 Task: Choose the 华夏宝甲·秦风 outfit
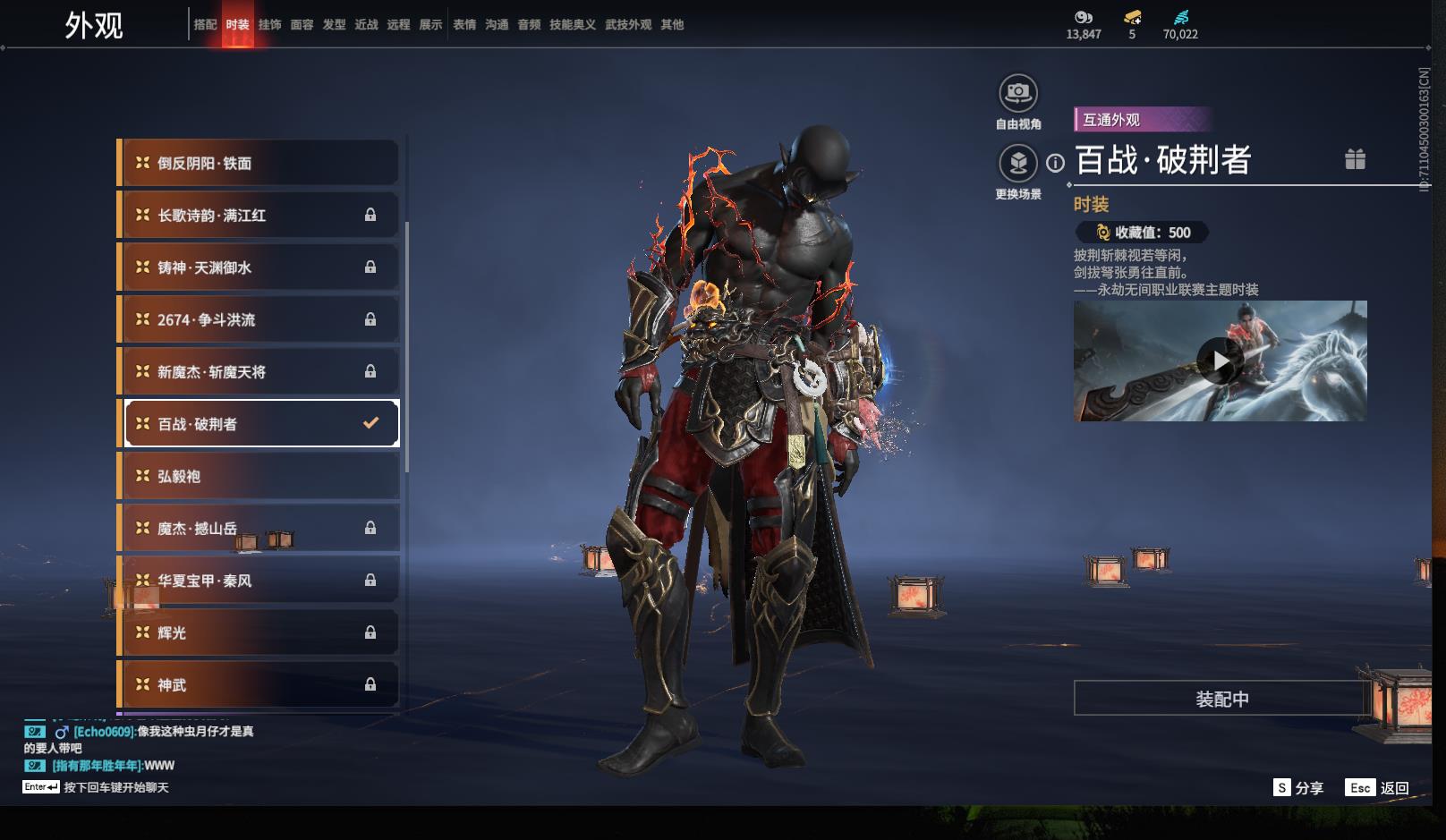point(259,581)
